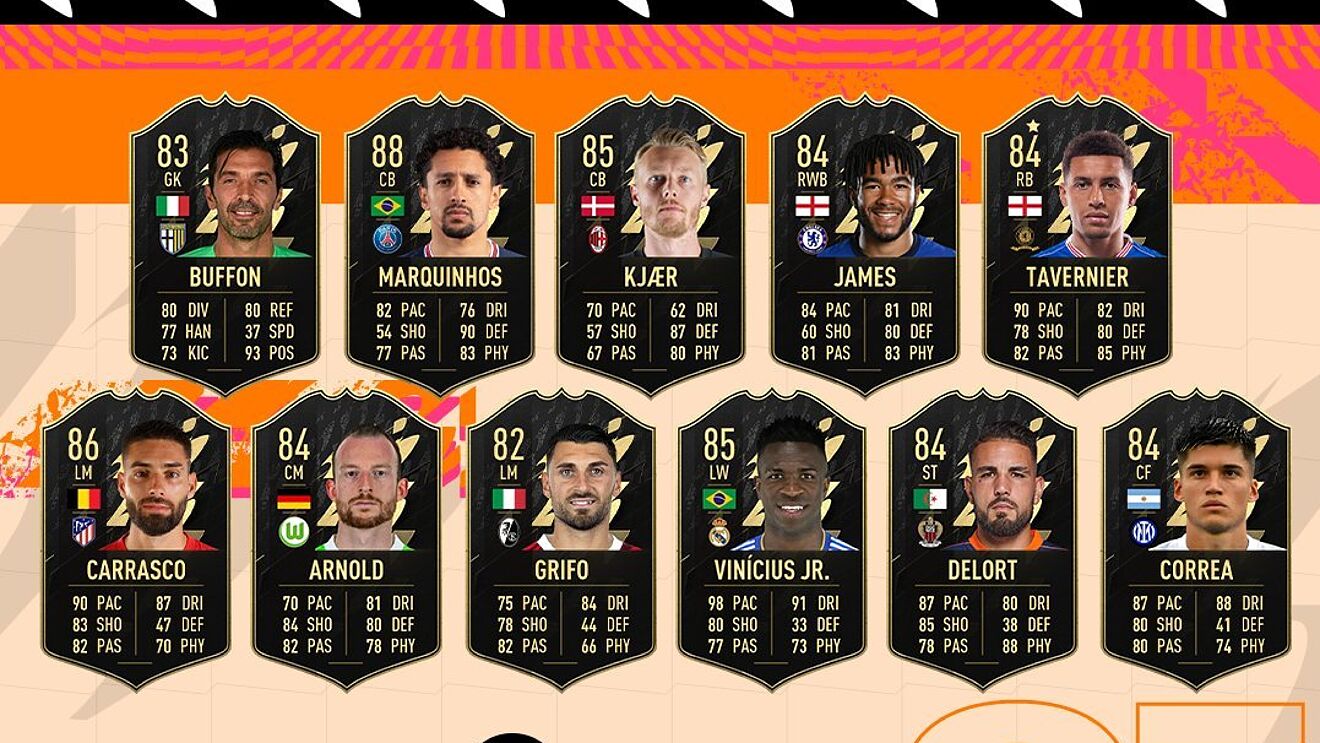The height and width of the screenshot is (743, 1320).
Task: Choose the Marquinhos 88 CB card
Action: (x=440, y=245)
